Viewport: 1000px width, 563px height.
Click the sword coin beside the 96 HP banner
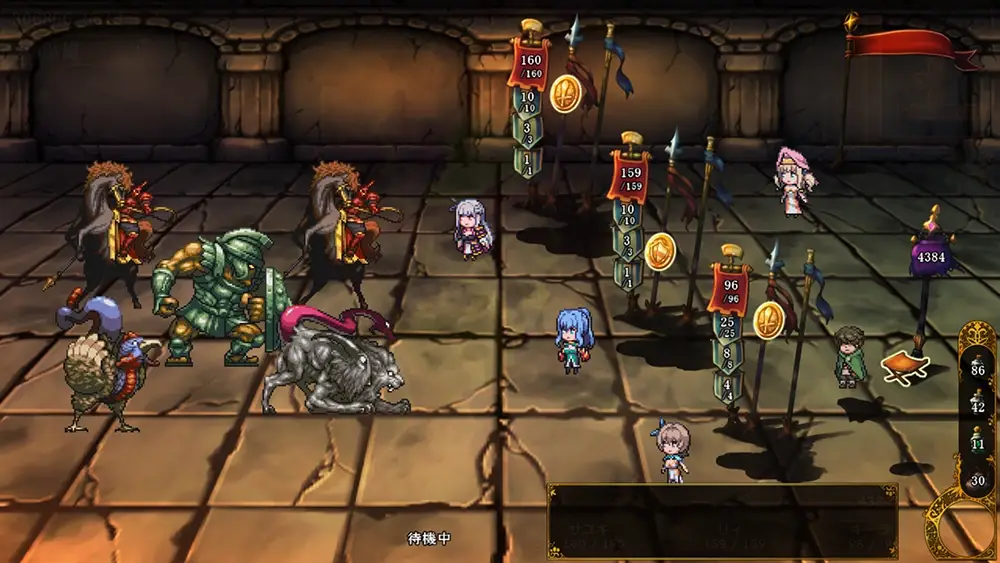coord(769,319)
